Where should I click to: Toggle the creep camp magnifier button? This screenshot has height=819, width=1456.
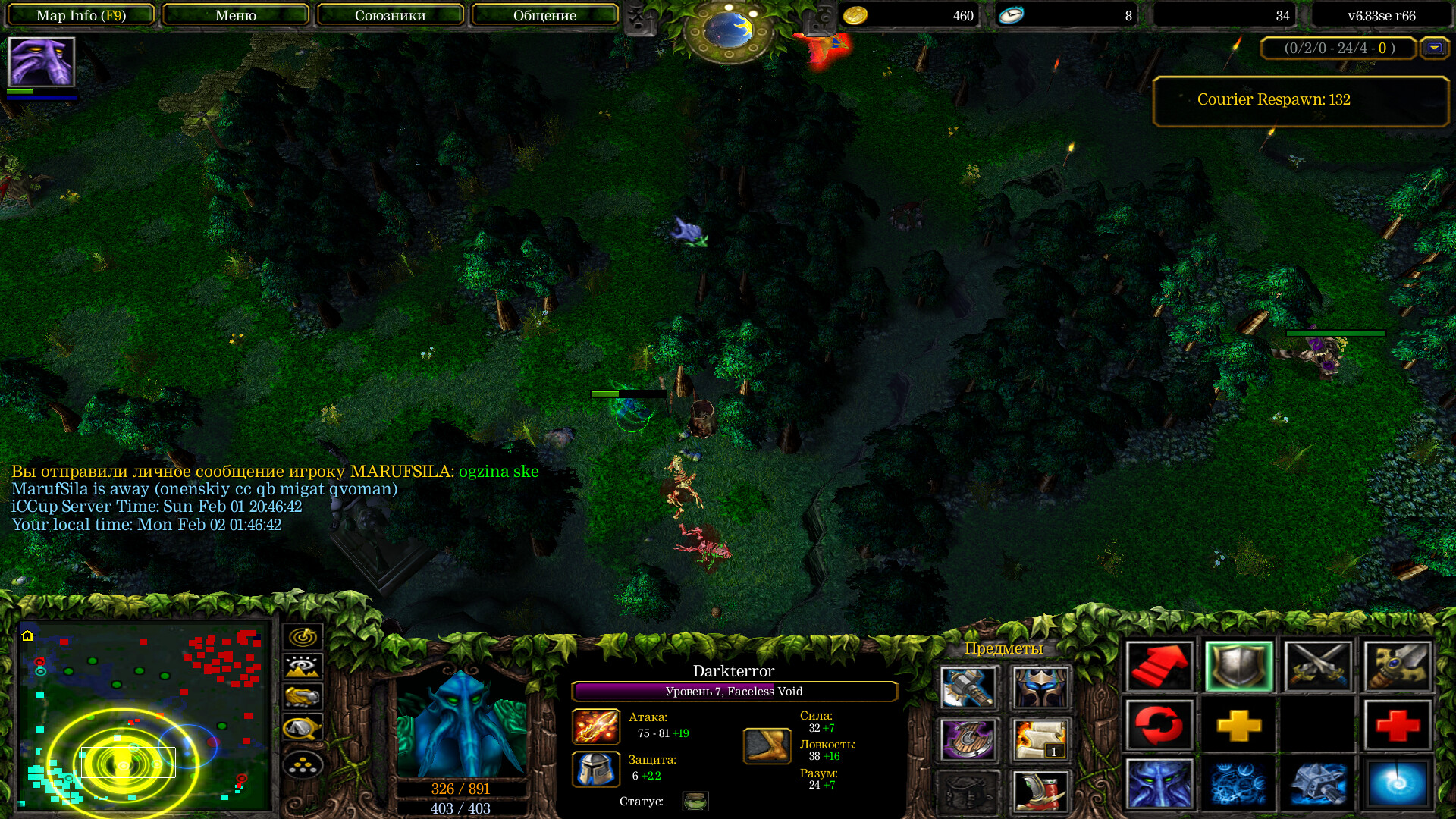(x=303, y=728)
